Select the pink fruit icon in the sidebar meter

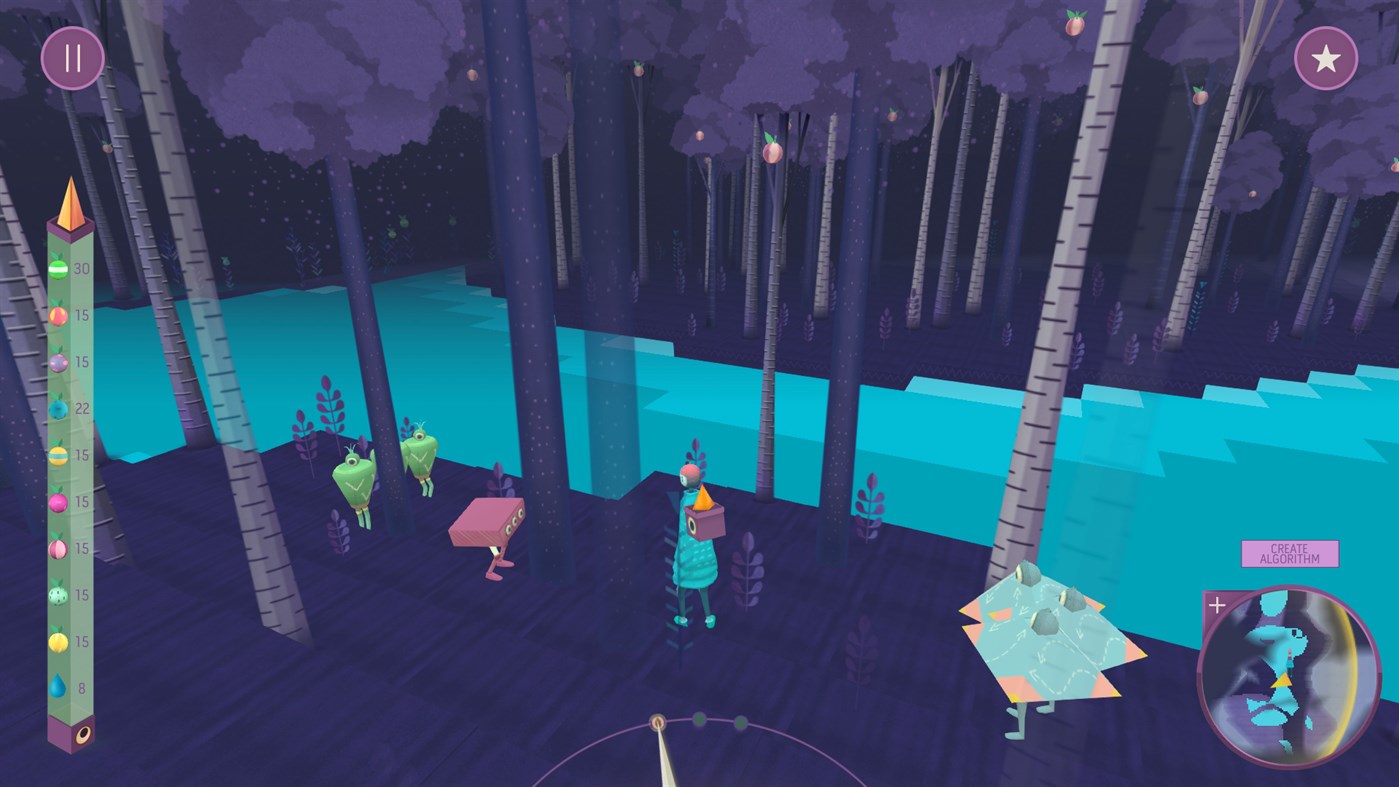pos(57,501)
